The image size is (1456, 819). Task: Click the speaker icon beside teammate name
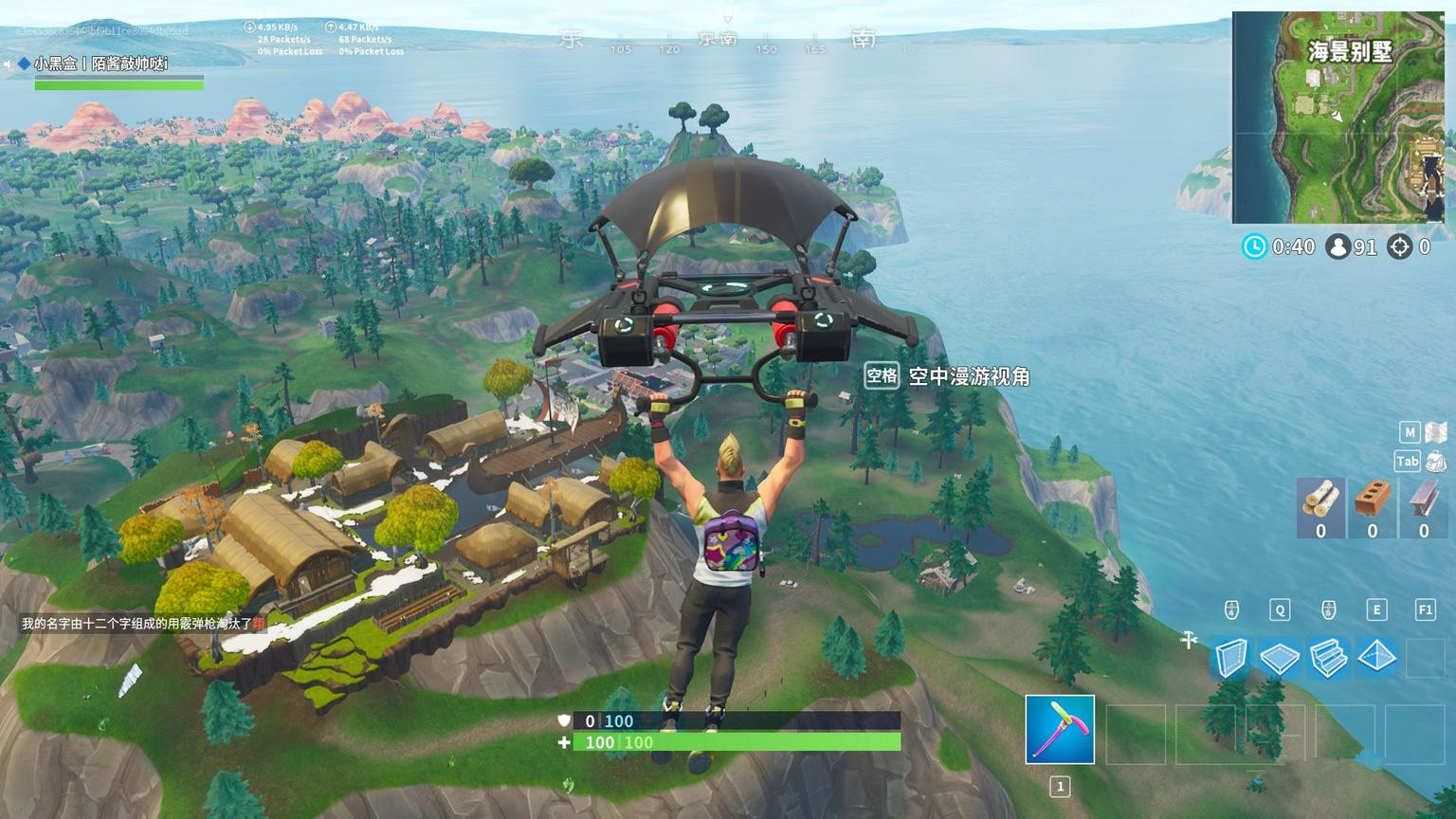tap(8, 64)
